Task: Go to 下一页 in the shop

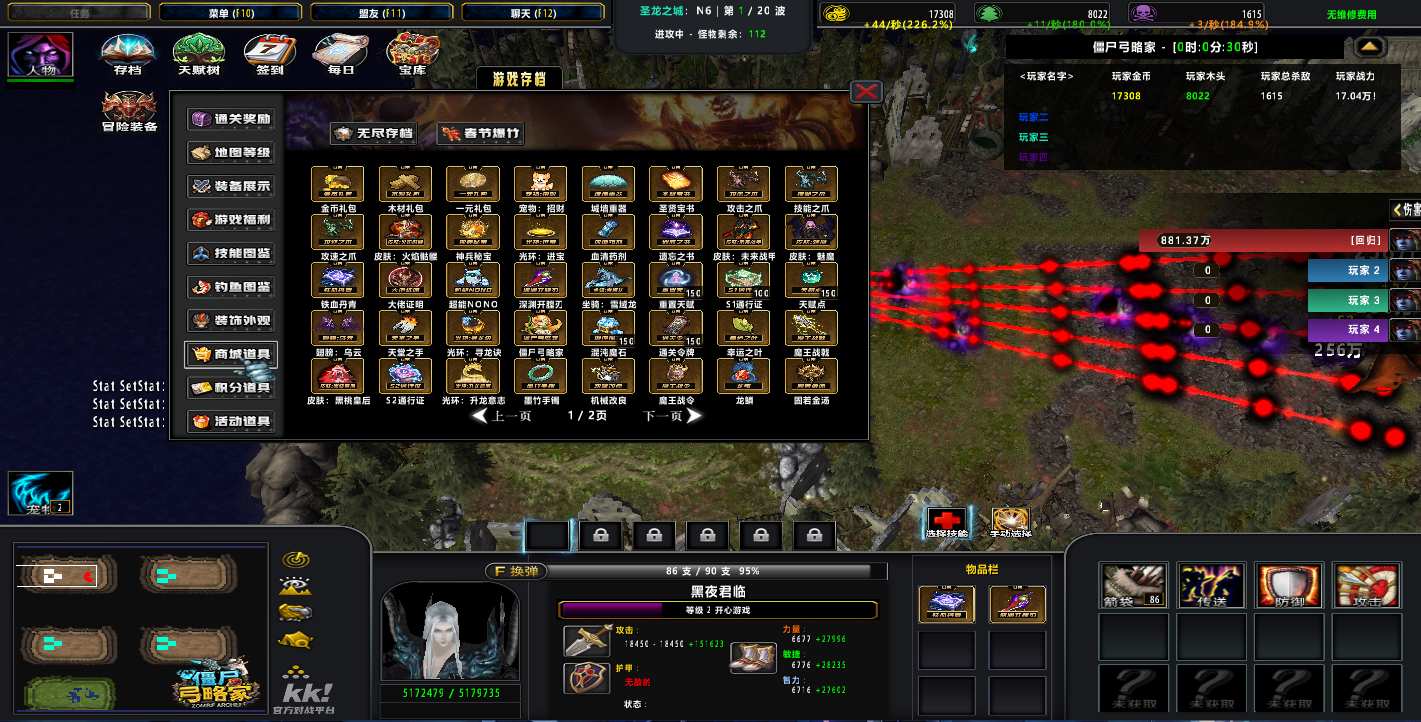Action: 664,416
